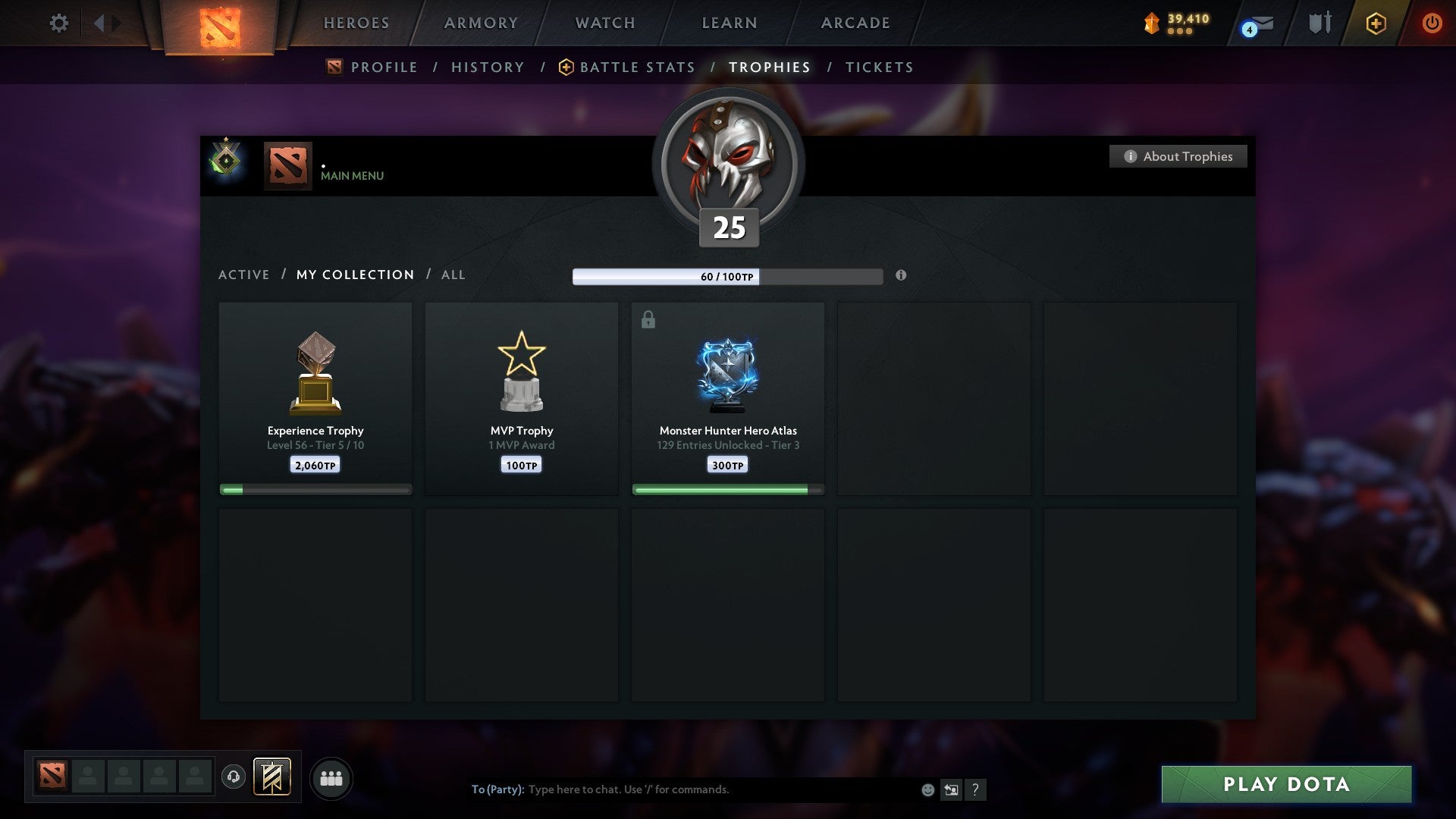The width and height of the screenshot is (1456, 819).
Task: Click the About Trophies button
Action: point(1178,156)
